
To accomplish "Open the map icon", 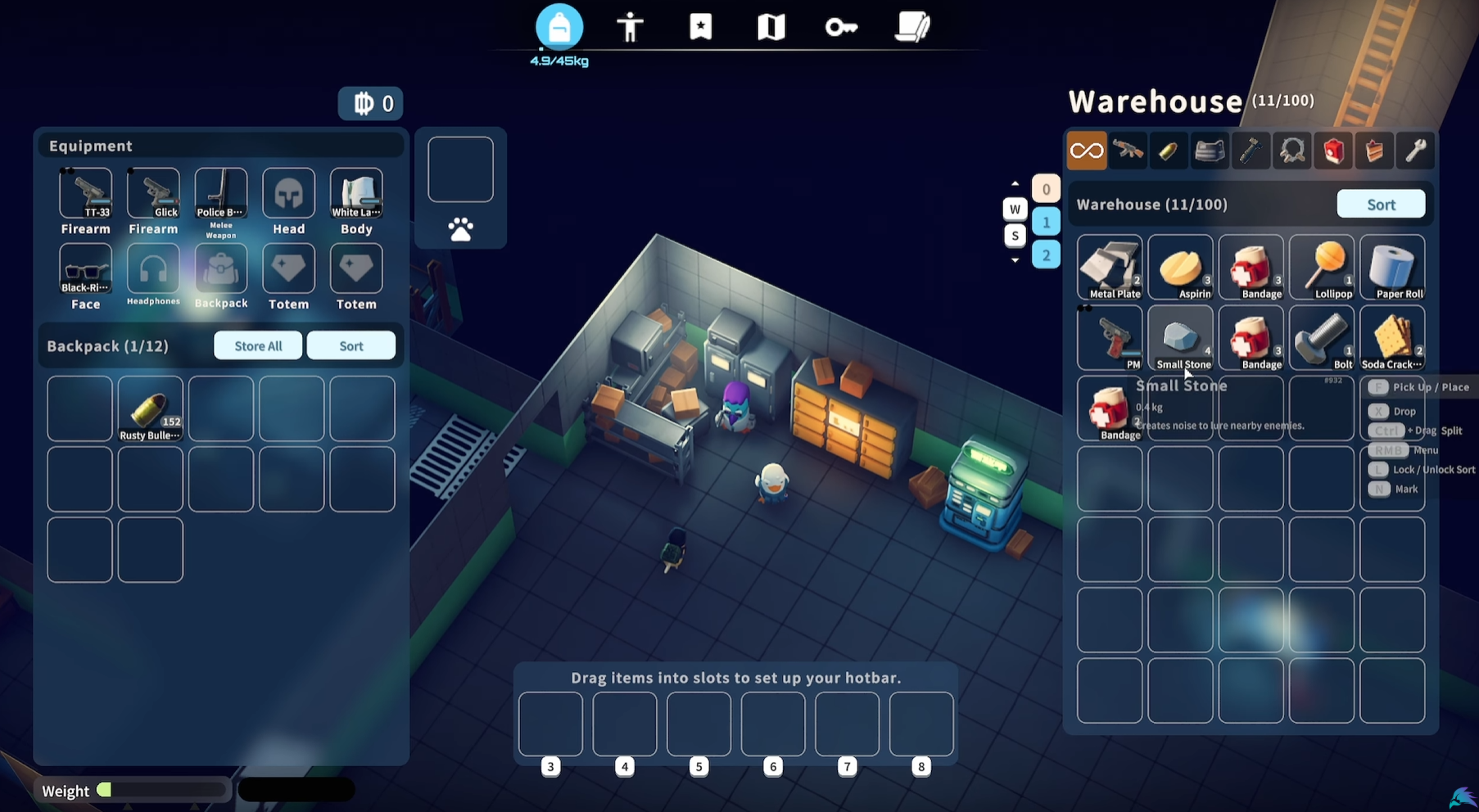I will coord(770,27).
